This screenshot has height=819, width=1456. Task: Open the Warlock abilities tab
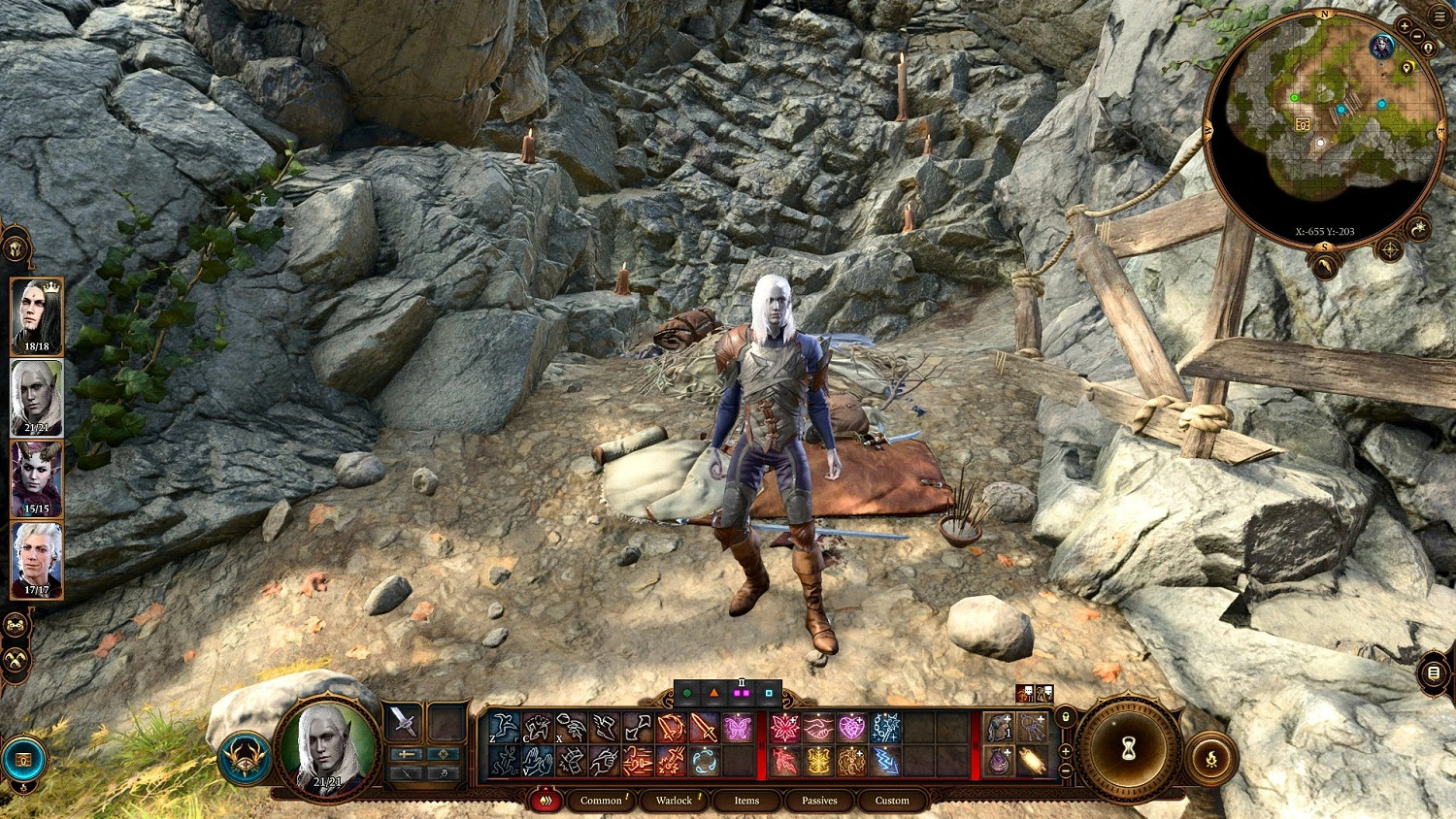pos(674,801)
